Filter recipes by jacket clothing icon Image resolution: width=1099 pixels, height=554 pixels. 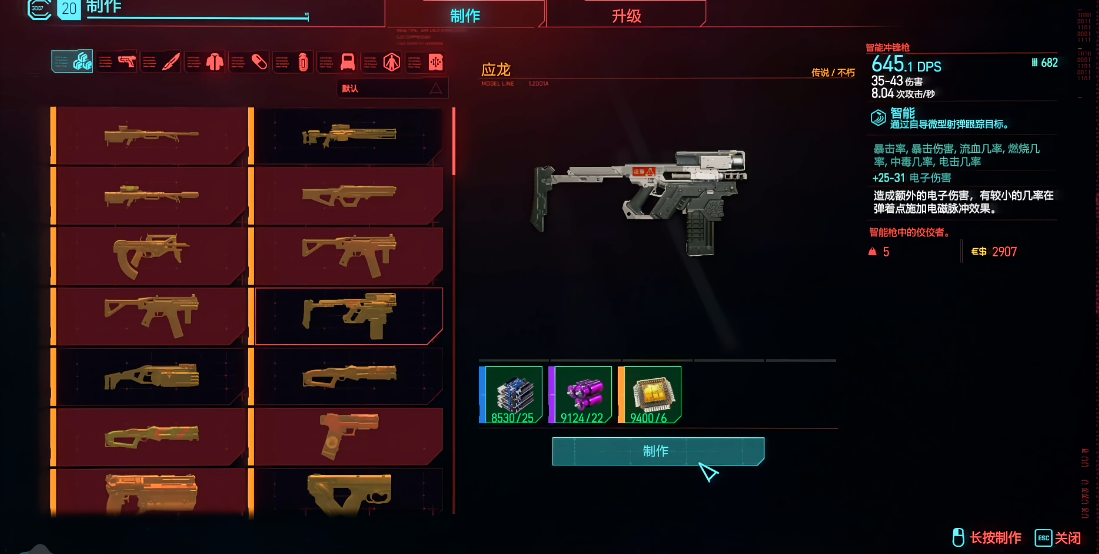click(x=214, y=62)
